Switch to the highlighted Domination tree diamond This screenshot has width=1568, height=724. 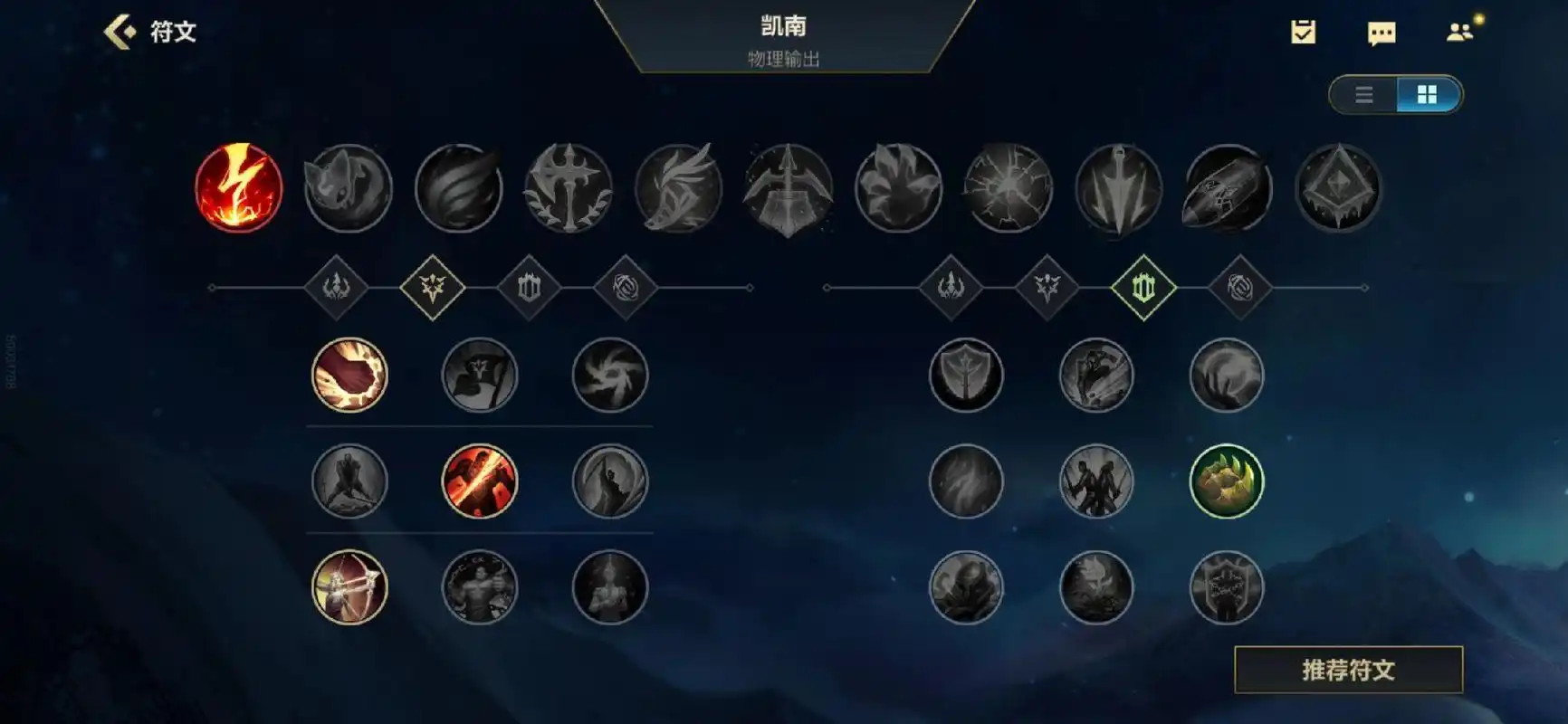click(x=432, y=288)
